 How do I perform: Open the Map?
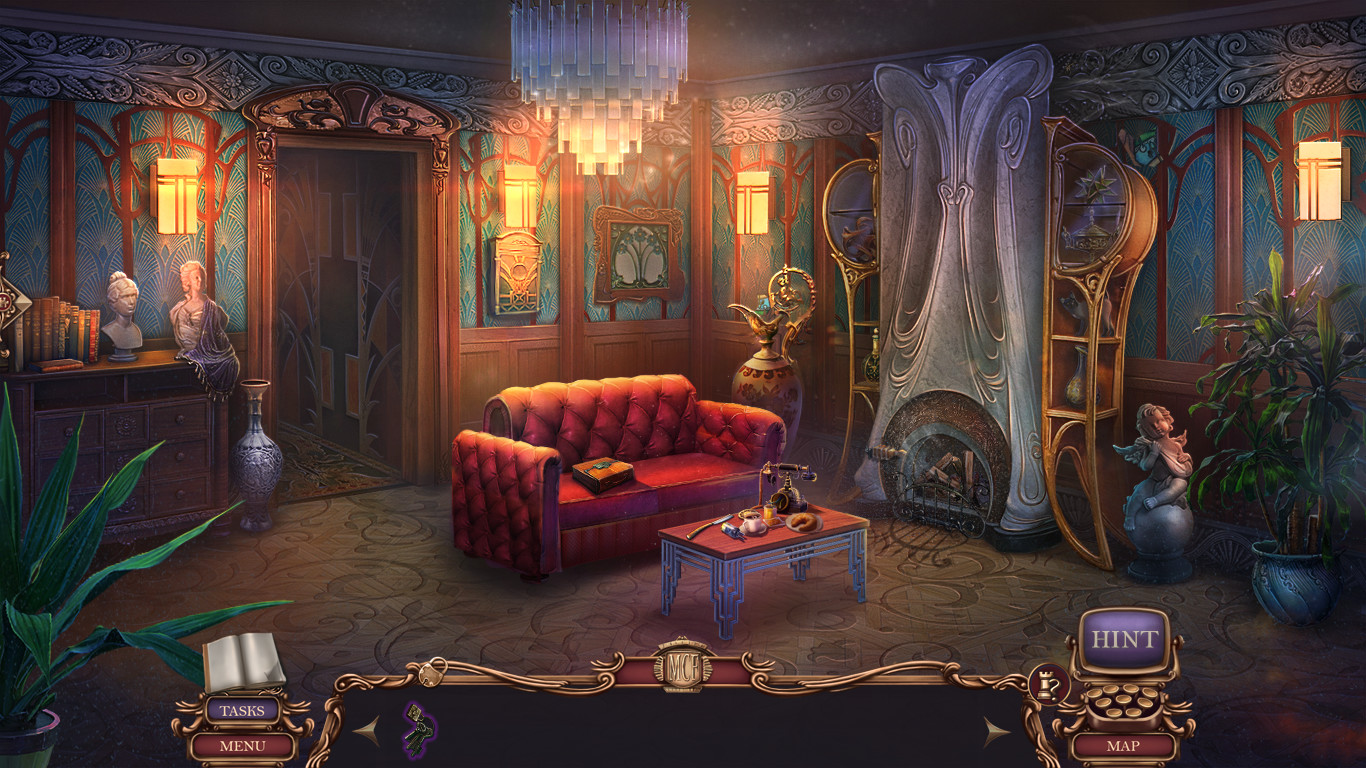click(x=1124, y=745)
